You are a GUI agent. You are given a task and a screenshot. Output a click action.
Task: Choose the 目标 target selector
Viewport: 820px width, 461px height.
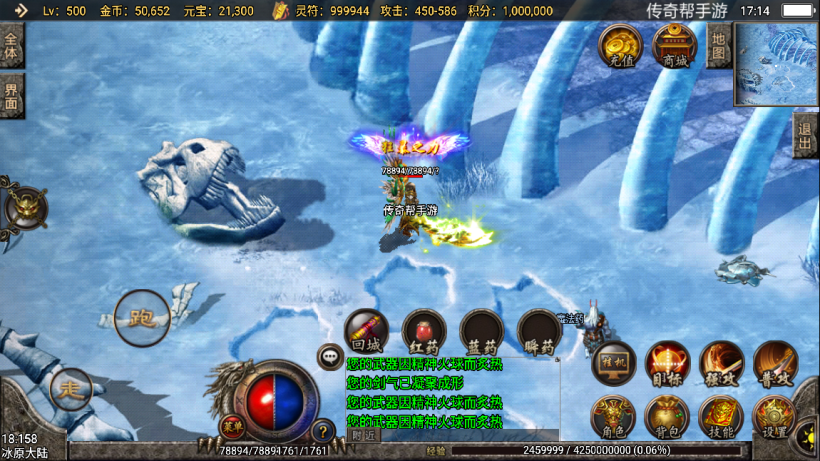tap(667, 365)
